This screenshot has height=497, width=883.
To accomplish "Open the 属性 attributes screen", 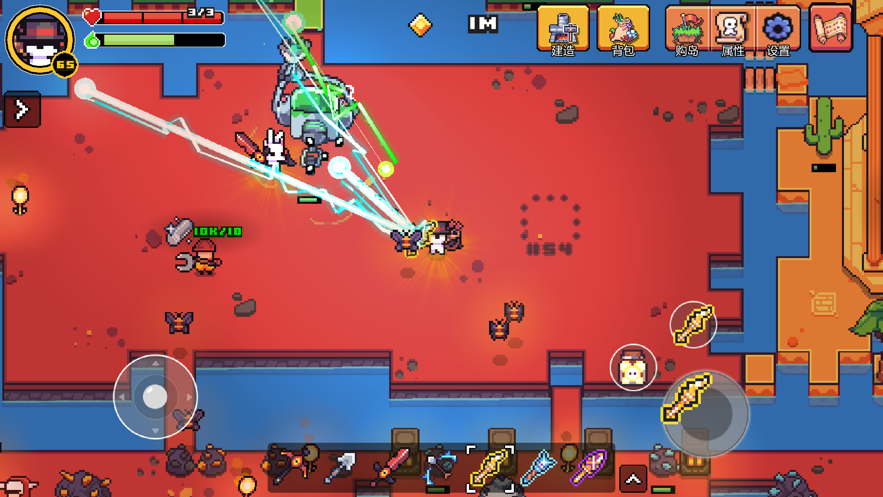I will click(733, 29).
